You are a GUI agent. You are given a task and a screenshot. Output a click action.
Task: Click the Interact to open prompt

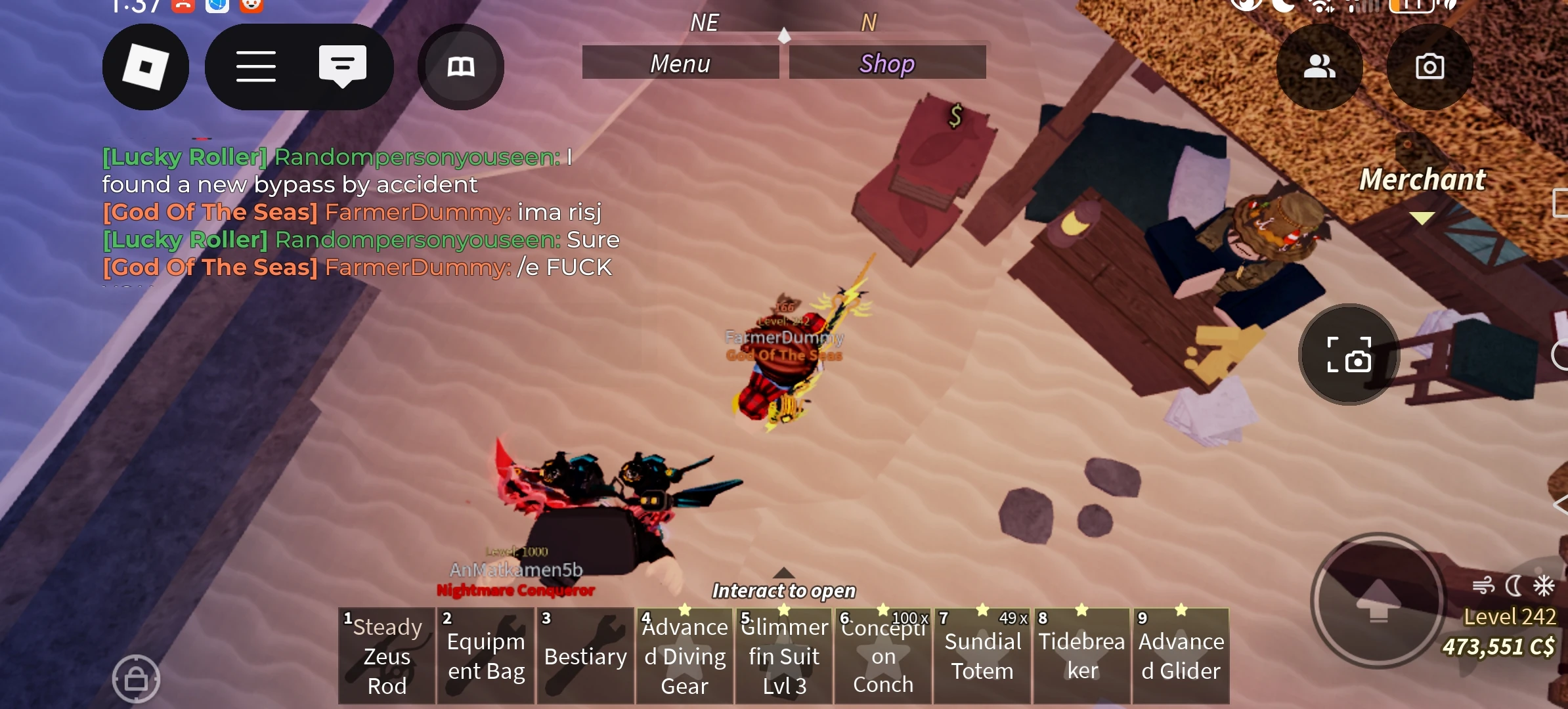(x=783, y=590)
